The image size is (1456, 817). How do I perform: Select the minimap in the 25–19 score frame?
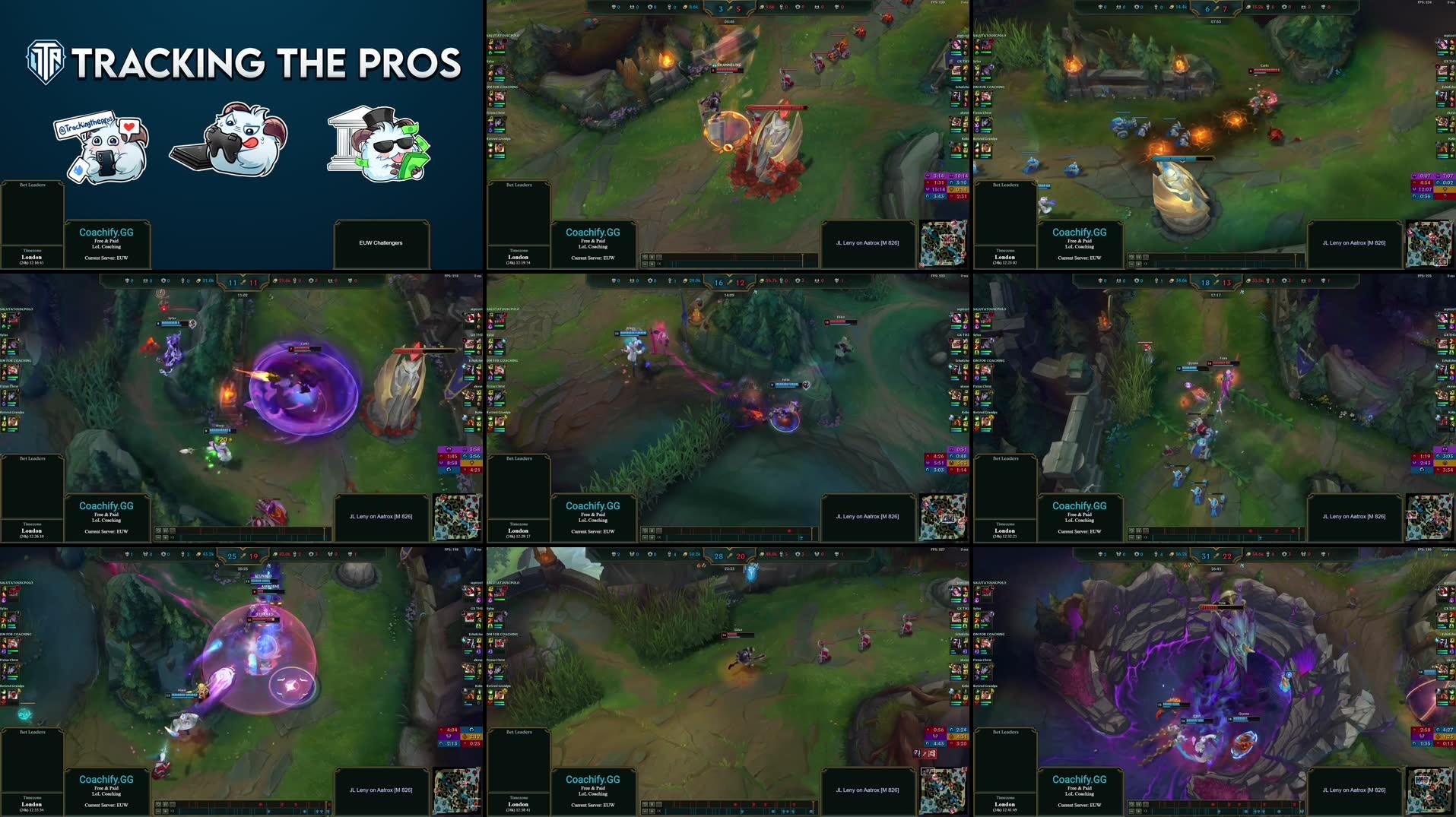[x=457, y=790]
